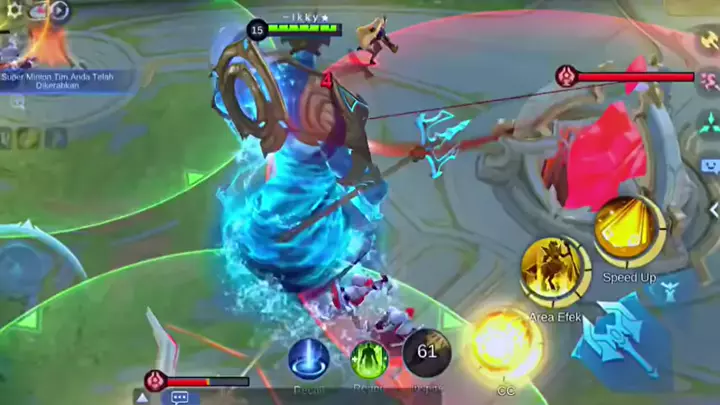Screen dimensions: 720x405
Task: Expand the small white arrow panel
Action: click(142, 397)
